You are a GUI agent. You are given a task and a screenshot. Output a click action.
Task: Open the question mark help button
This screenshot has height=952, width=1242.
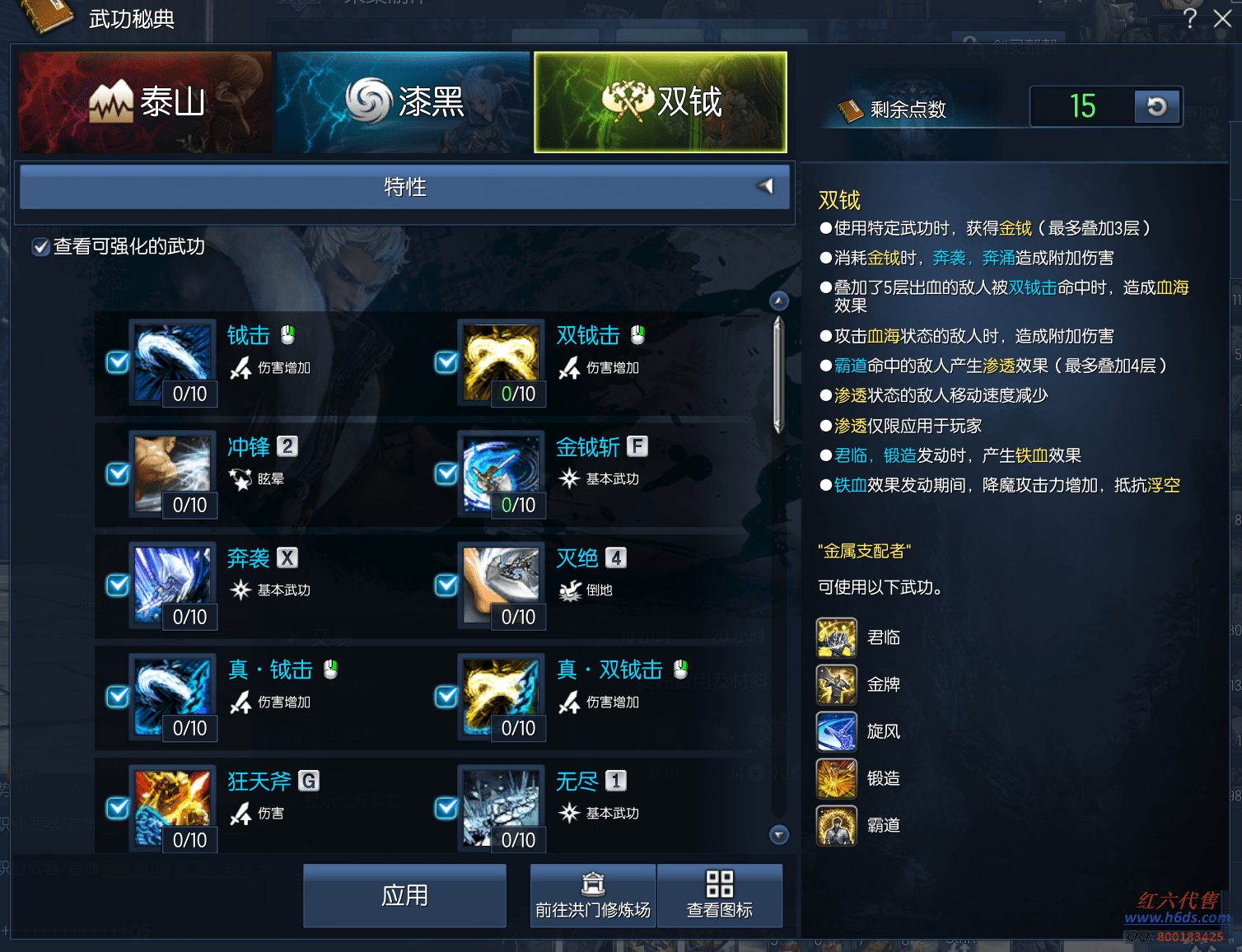pyautogui.click(x=1189, y=18)
